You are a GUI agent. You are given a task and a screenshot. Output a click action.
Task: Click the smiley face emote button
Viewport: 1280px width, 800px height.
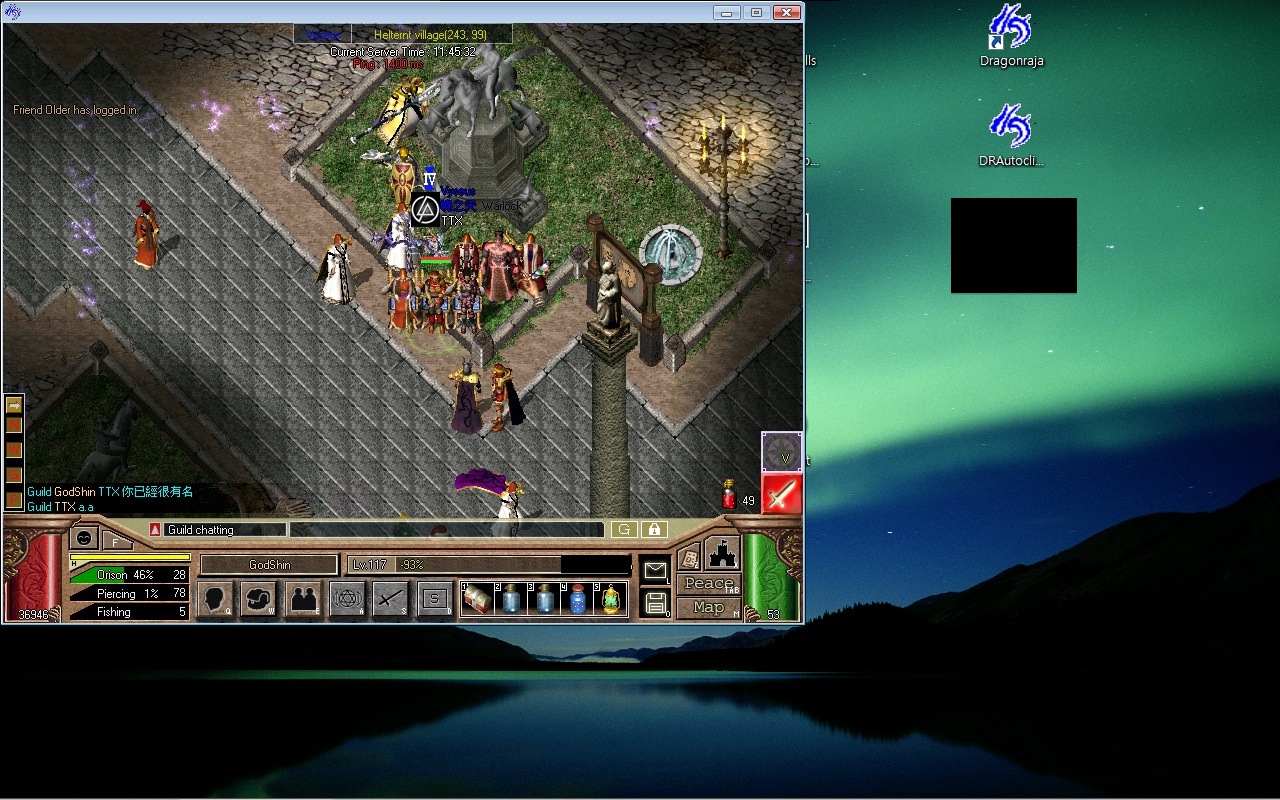pos(84,537)
